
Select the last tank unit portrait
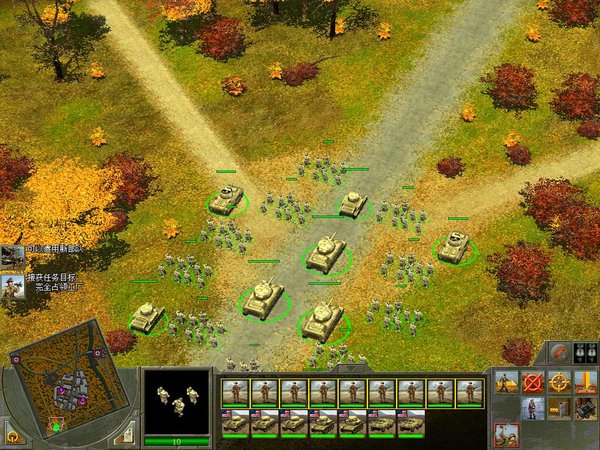411,423
